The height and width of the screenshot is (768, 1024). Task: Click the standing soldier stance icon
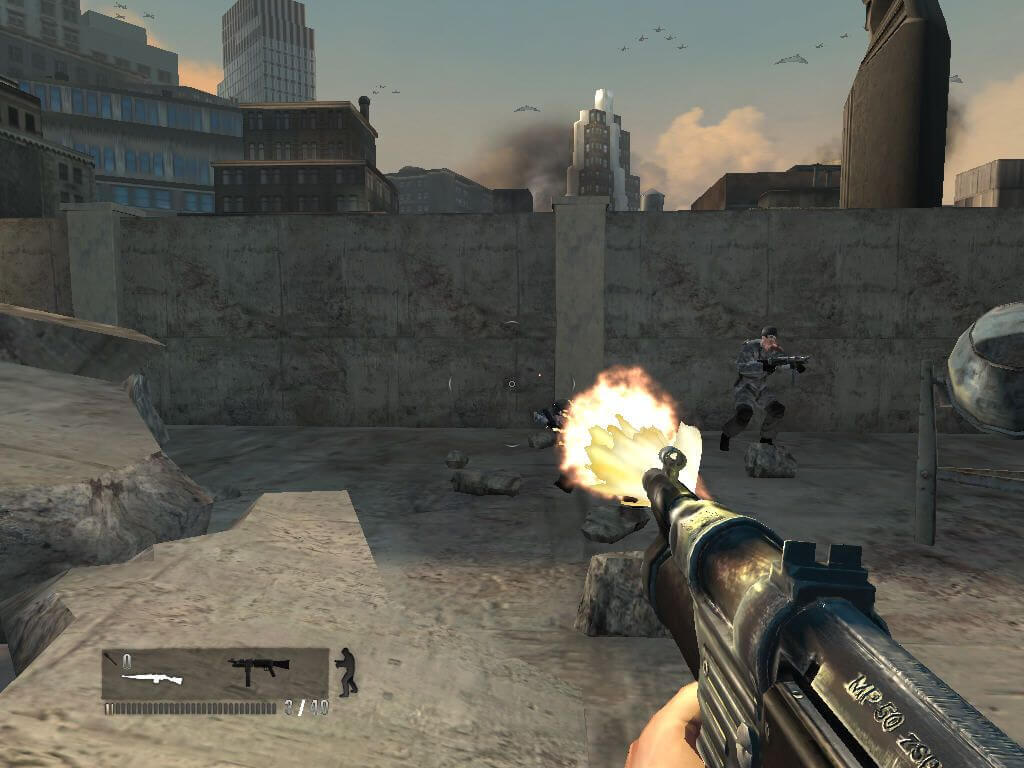pos(347,671)
